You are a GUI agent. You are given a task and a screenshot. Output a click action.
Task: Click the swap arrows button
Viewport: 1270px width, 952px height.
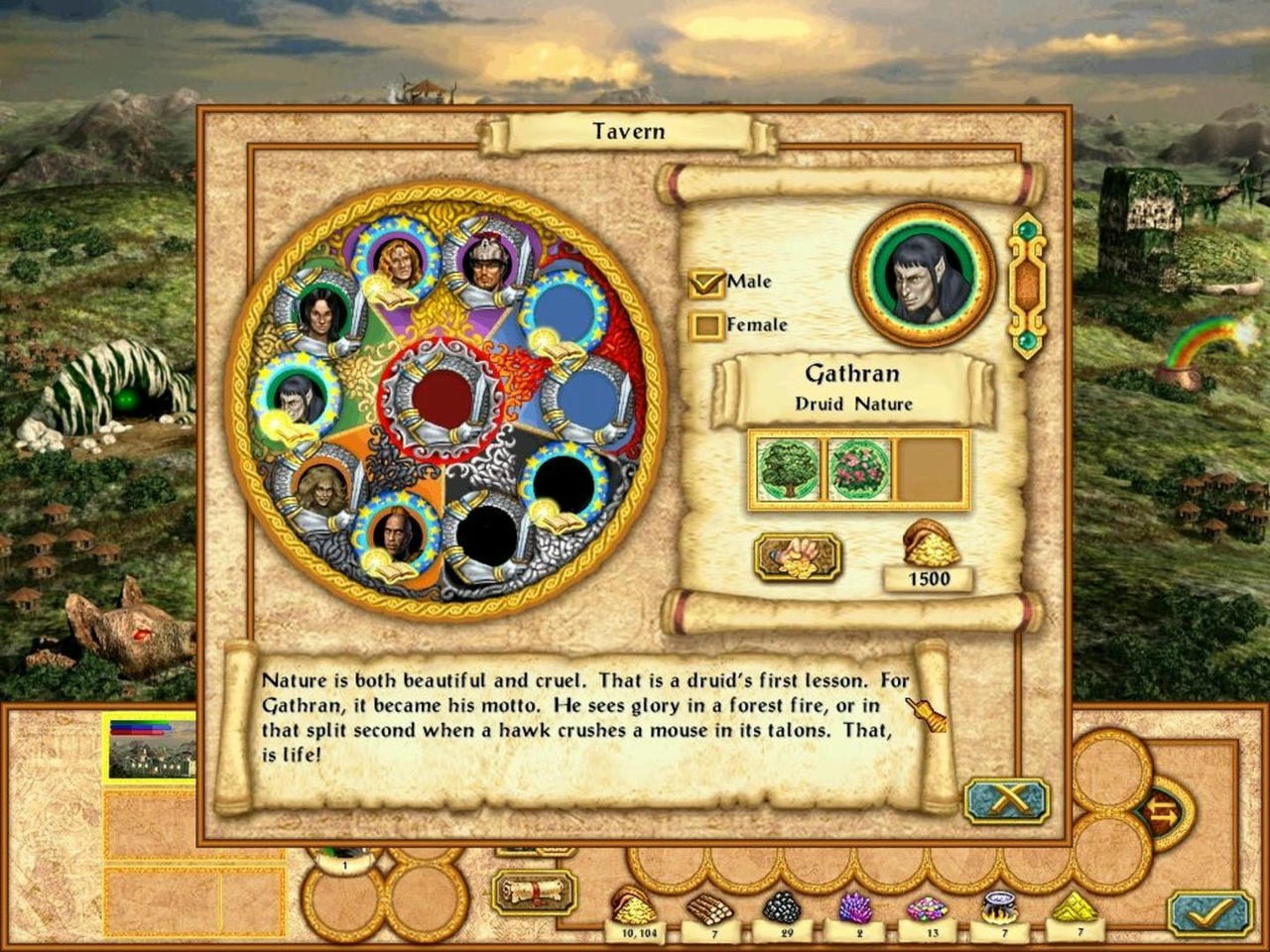click(x=1164, y=812)
